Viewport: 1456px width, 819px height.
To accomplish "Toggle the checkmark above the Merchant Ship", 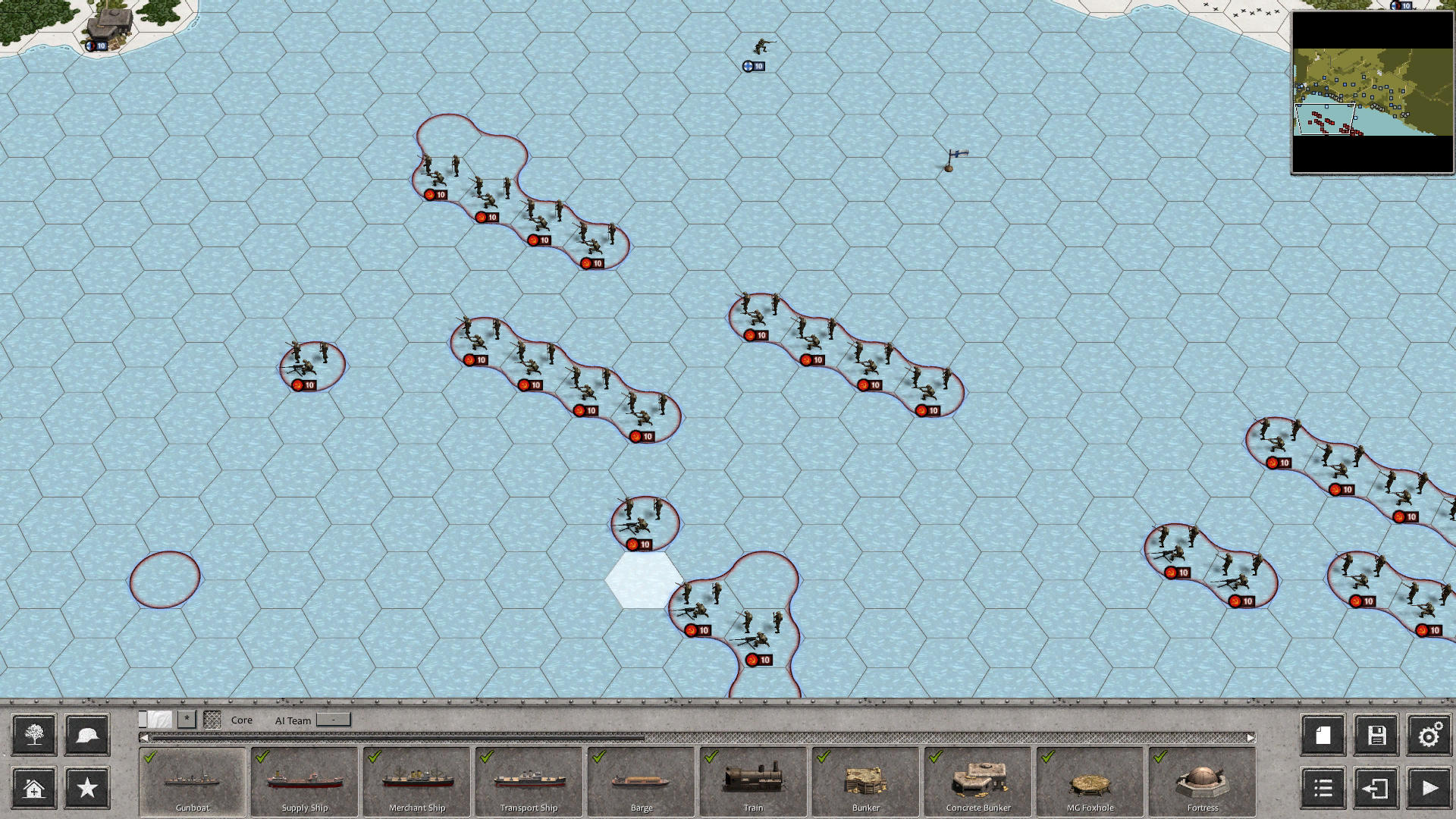I will pyautogui.click(x=372, y=757).
